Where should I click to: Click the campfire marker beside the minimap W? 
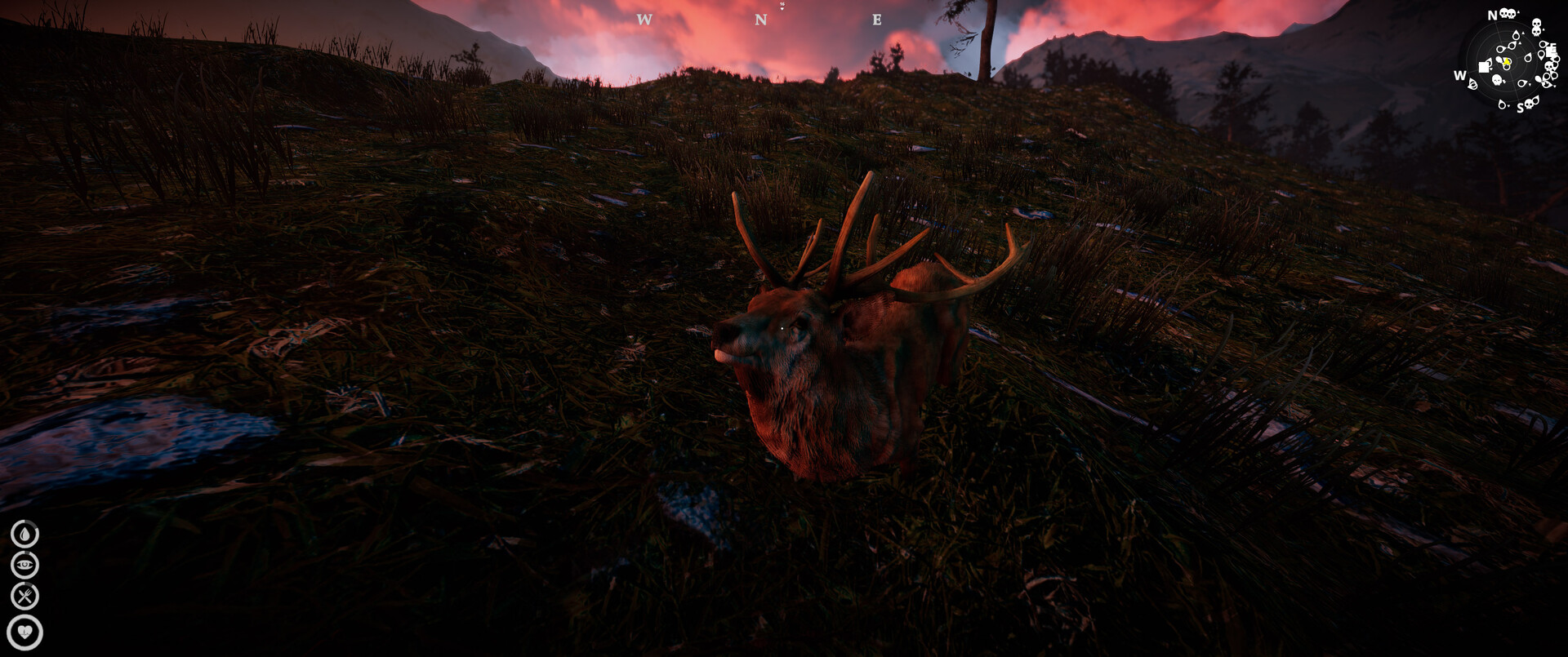click(x=1472, y=83)
